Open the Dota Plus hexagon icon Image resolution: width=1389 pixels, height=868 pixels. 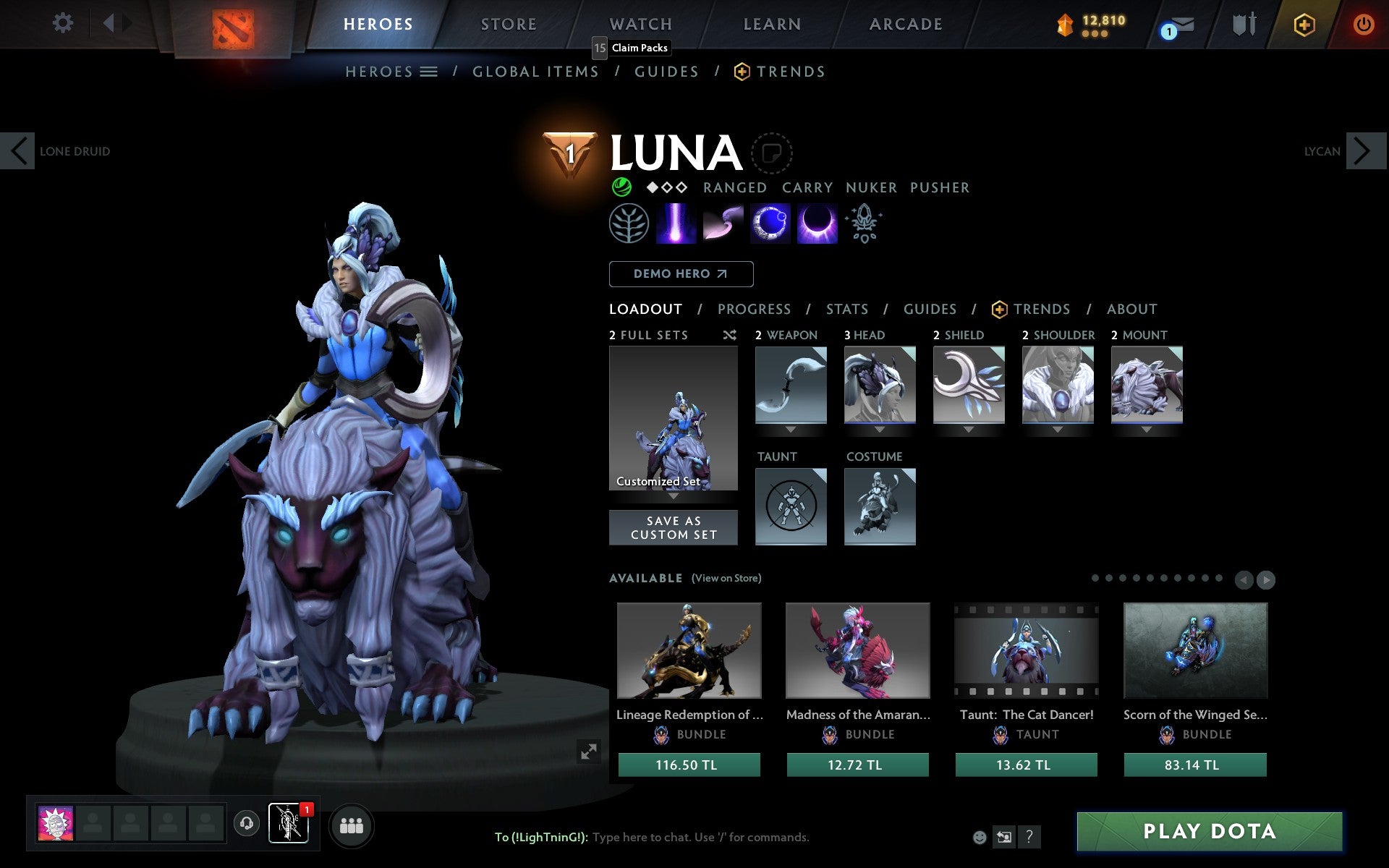pyautogui.click(x=1302, y=24)
